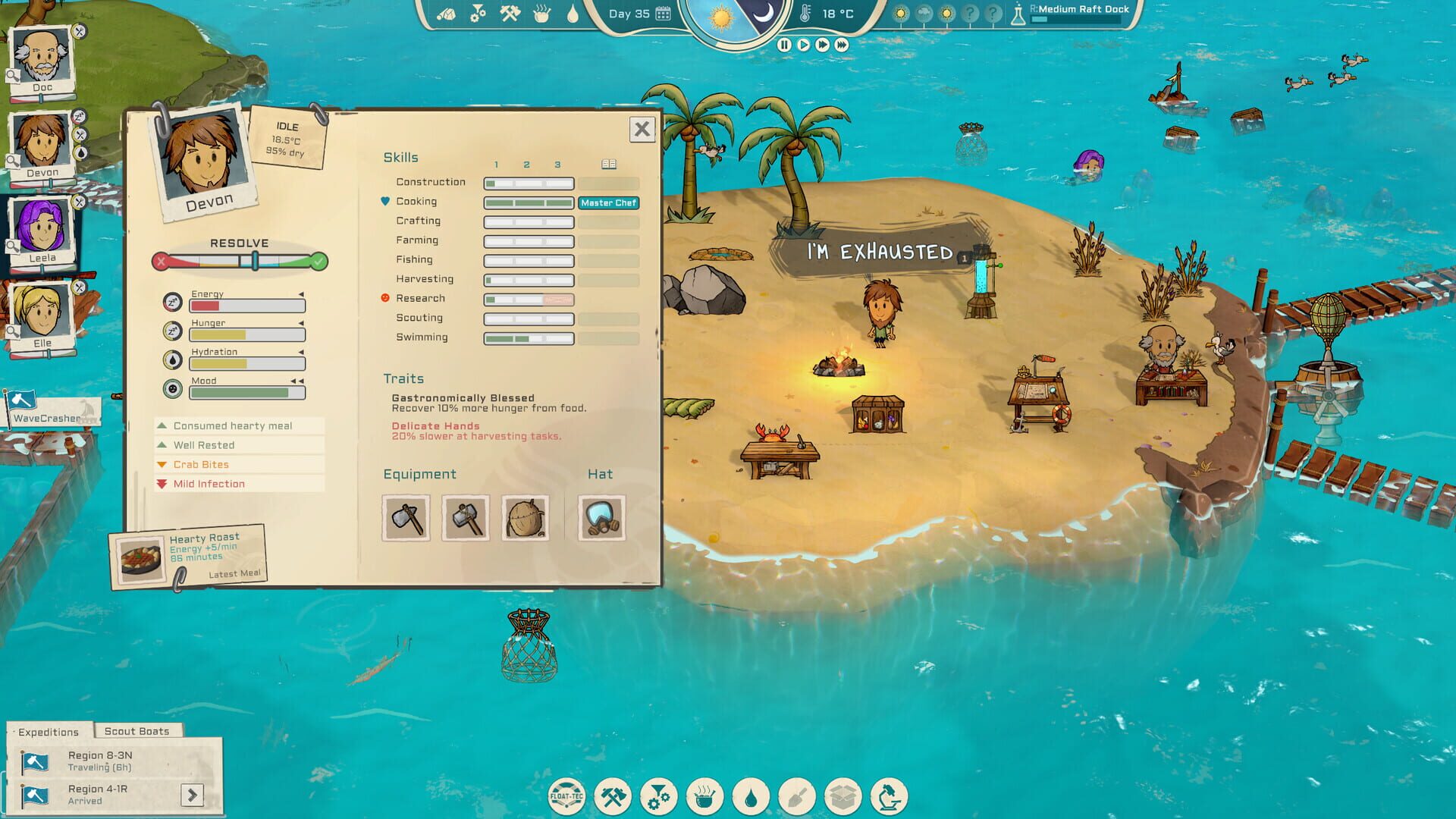Open the WaveCrasher raft label
The height and width of the screenshot is (819, 1456).
click(45, 416)
